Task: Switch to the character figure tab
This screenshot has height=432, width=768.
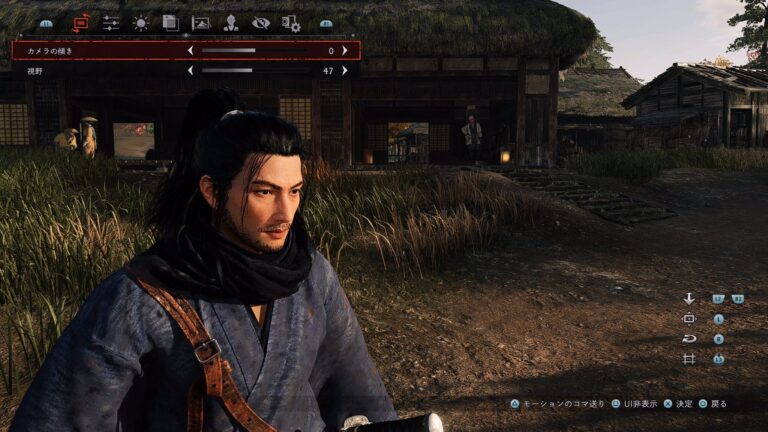Action: [230, 22]
